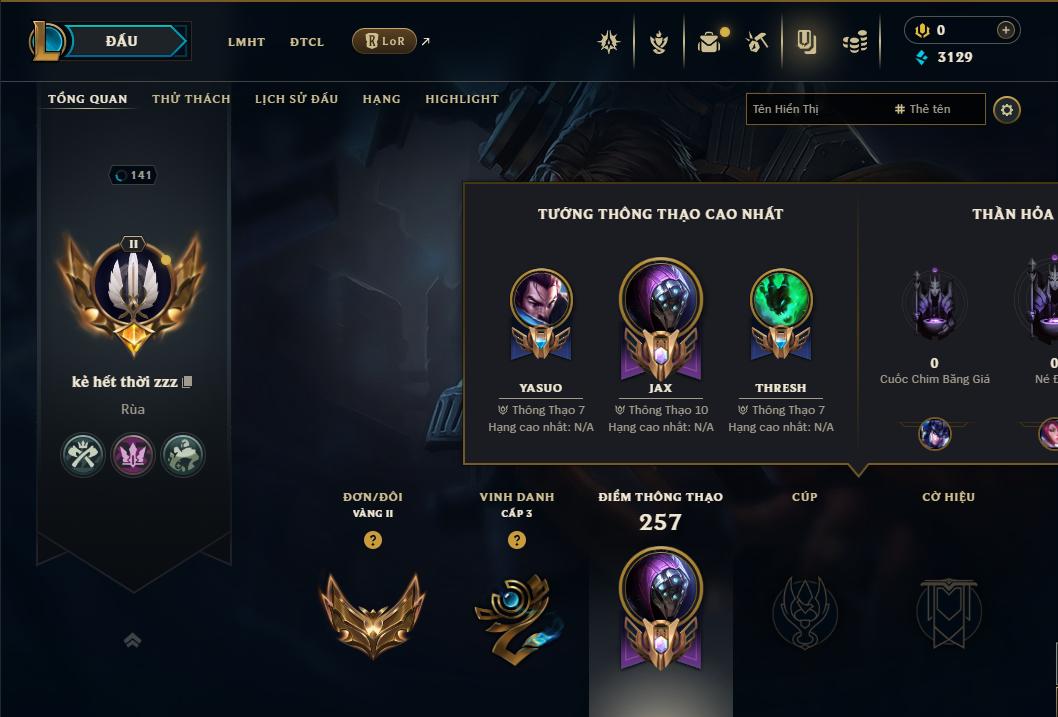1058x717 pixels.
Task: Open the Loot hammer icon
Action: click(x=757, y=42)
